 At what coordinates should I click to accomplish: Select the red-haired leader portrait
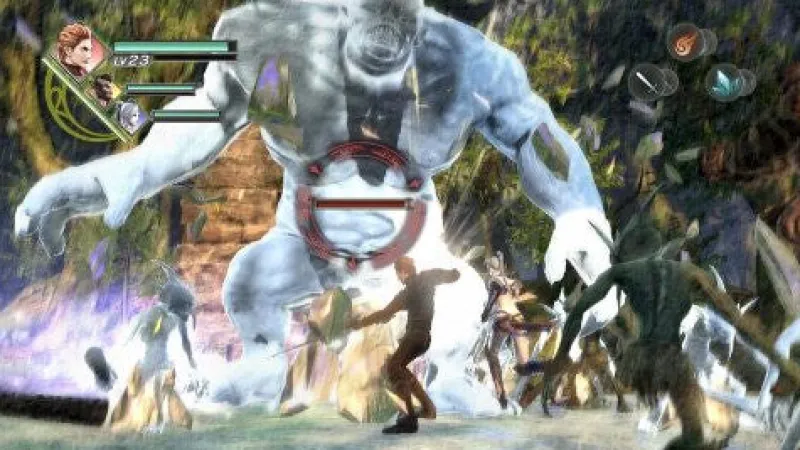pyautogui.click(x=75, y=49)
